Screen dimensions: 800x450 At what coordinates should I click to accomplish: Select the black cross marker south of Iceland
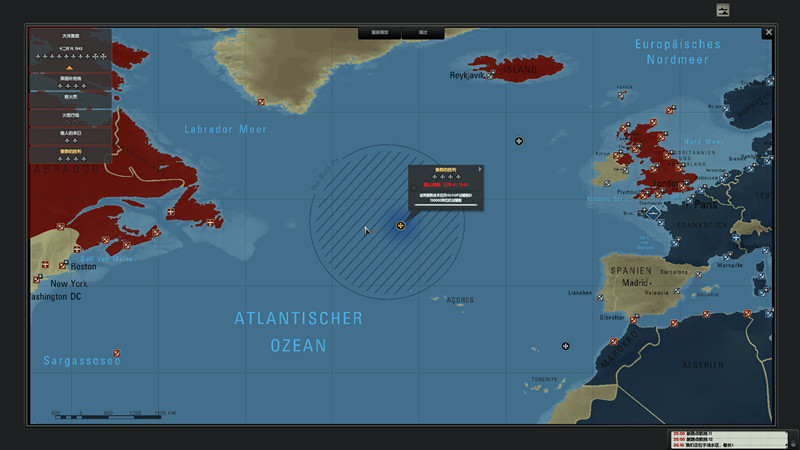[519, 141]
